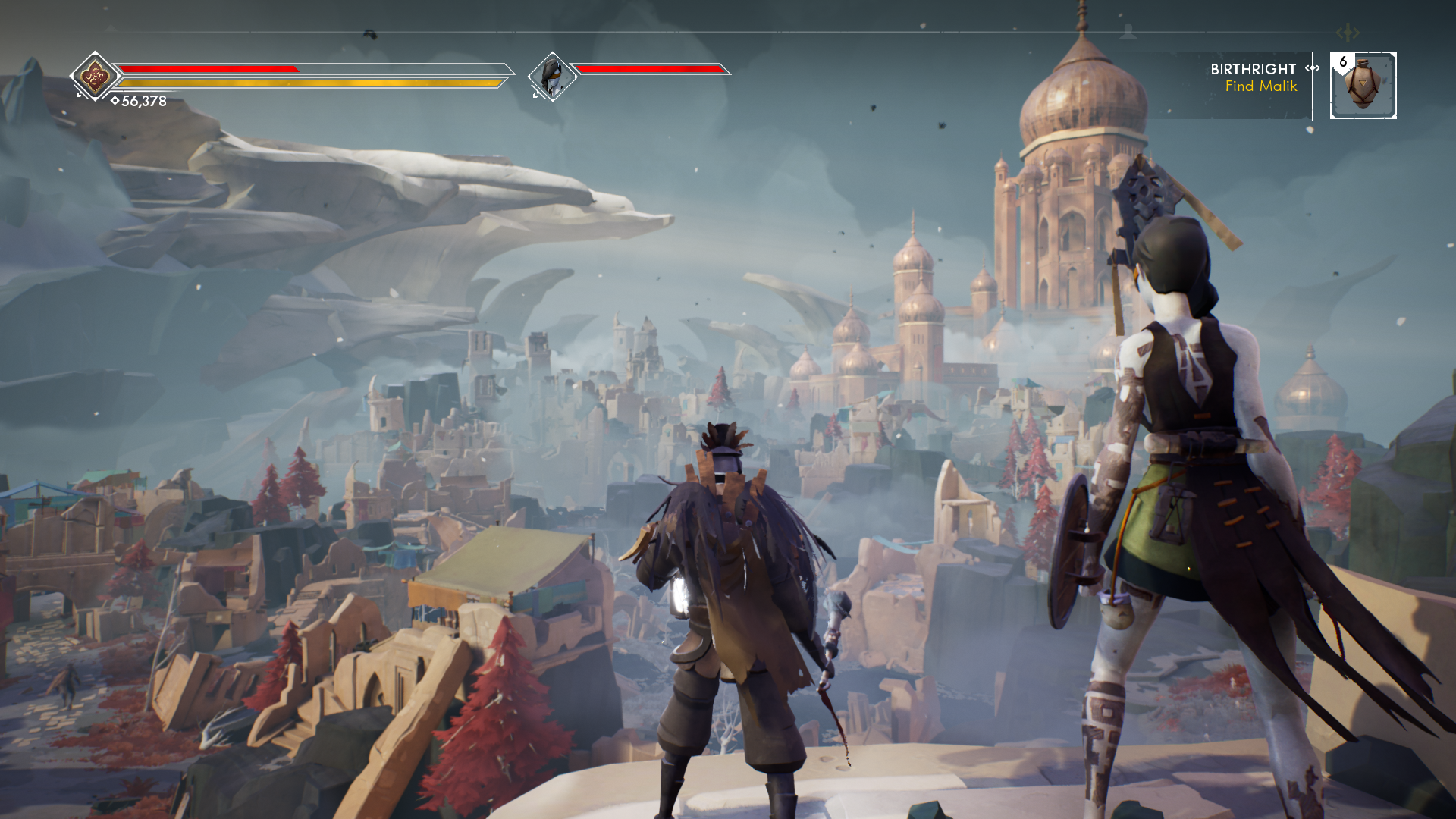The height and width of the screenshot is (819, 1456).
Task: Toggle the quest tracker display
Action: click(1253, 78)
